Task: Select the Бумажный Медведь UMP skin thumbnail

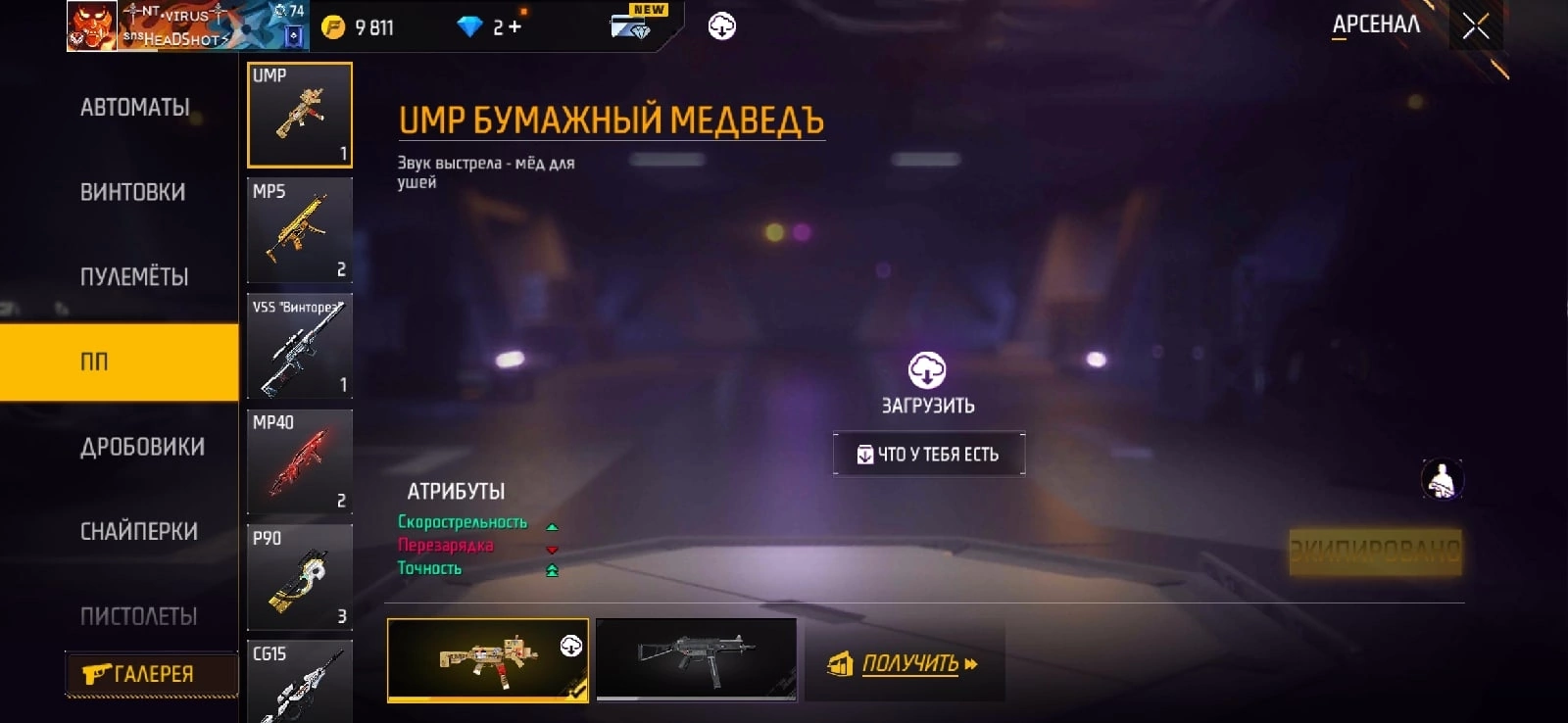Action: coord(488,659)
